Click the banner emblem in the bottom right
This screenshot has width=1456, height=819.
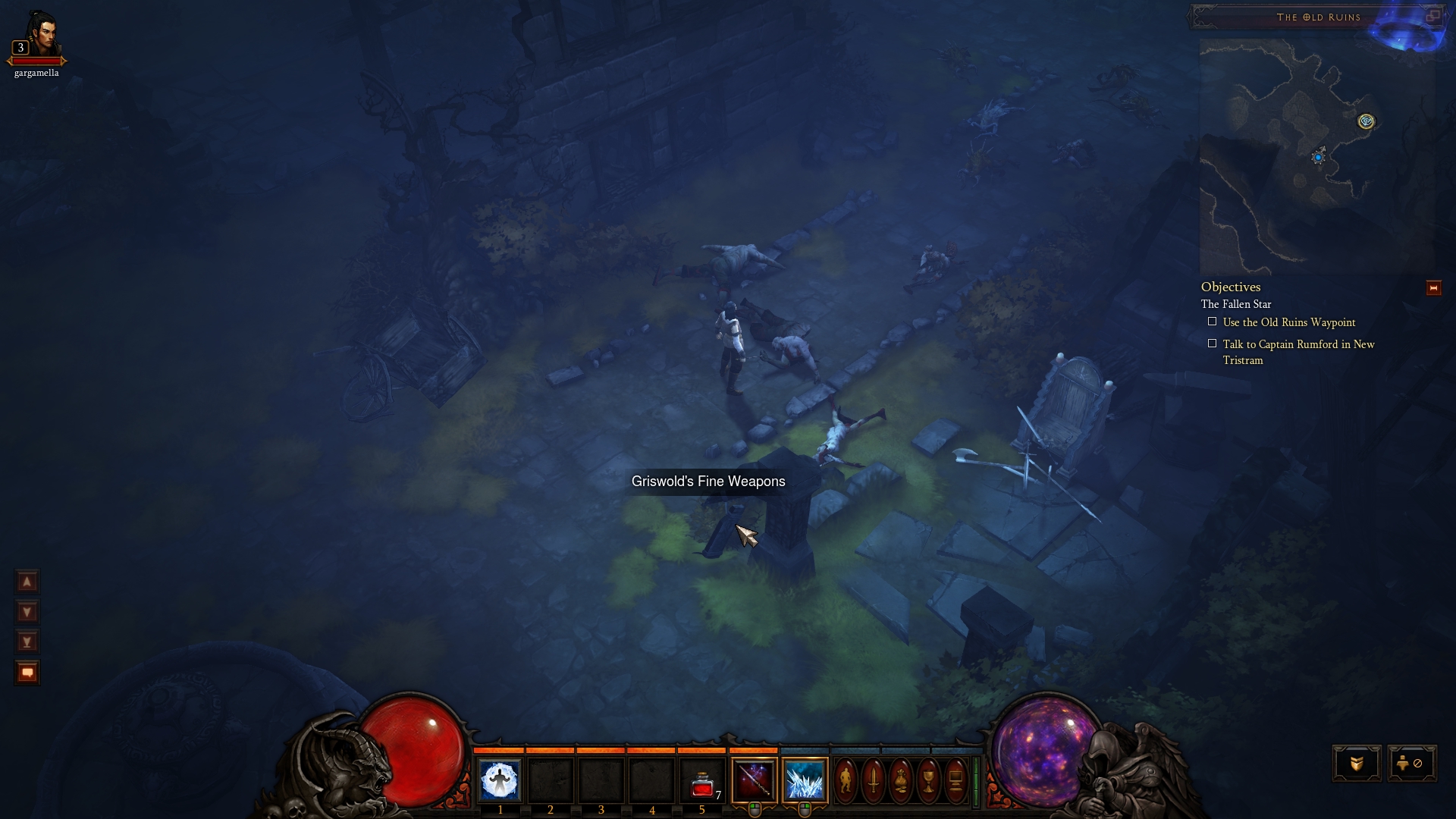[x=1357, y=764]
